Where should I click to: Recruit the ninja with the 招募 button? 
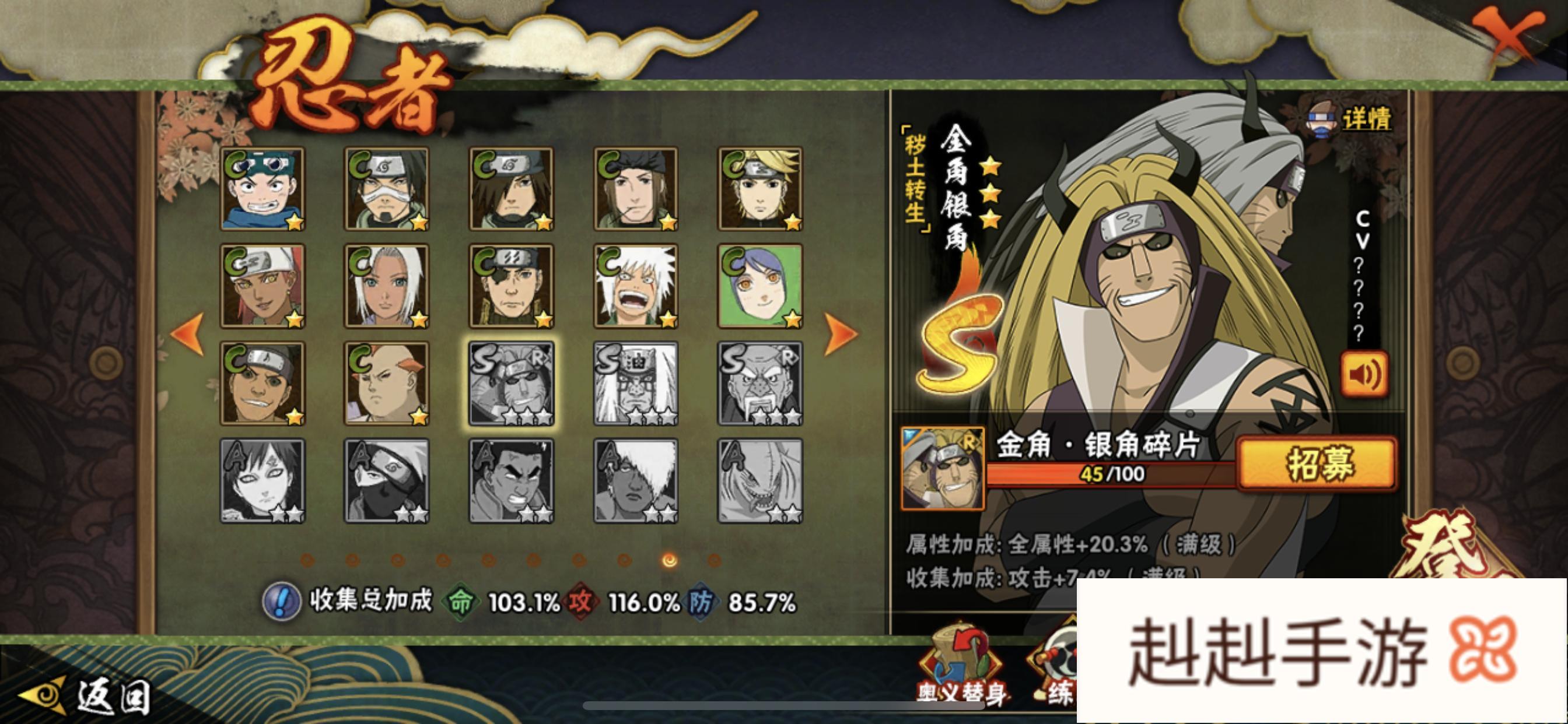1317,463
